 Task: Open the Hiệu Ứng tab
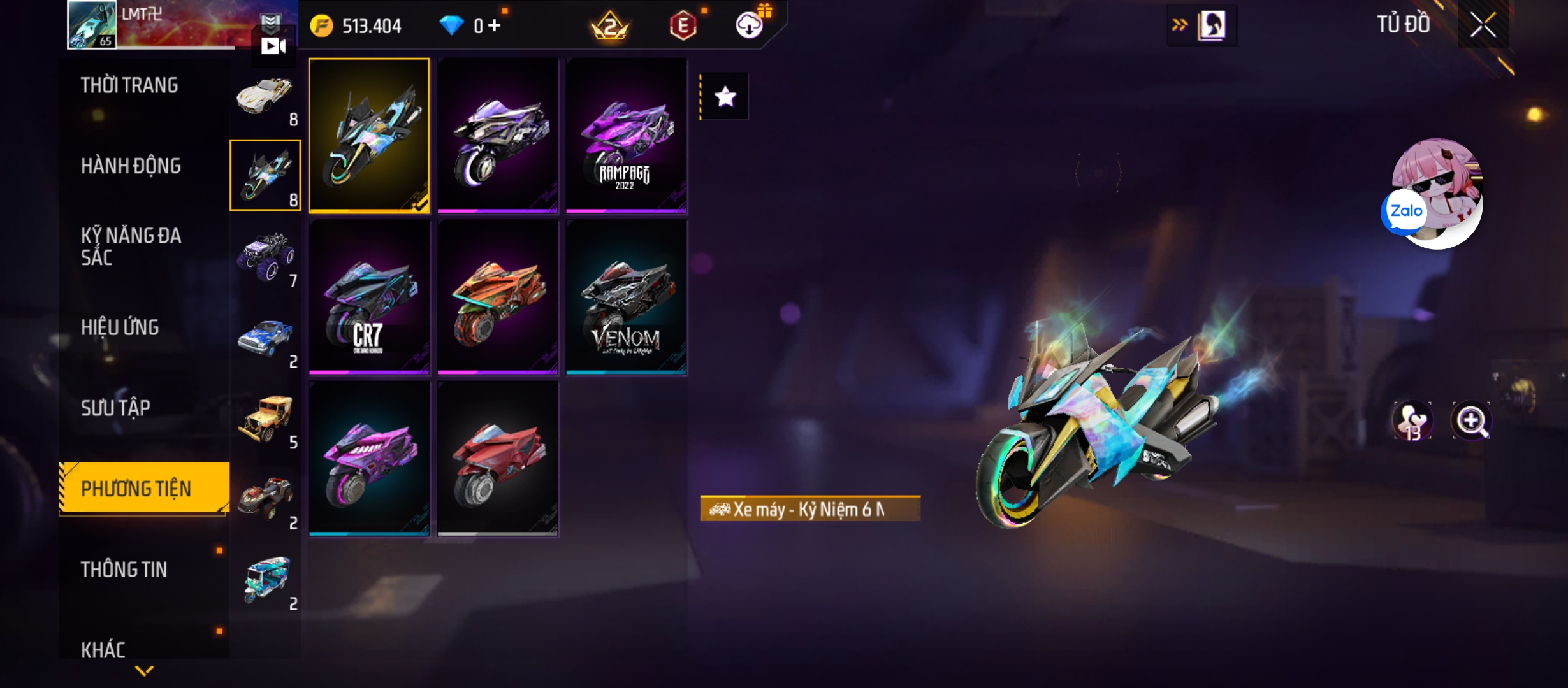tap(120, 327)
